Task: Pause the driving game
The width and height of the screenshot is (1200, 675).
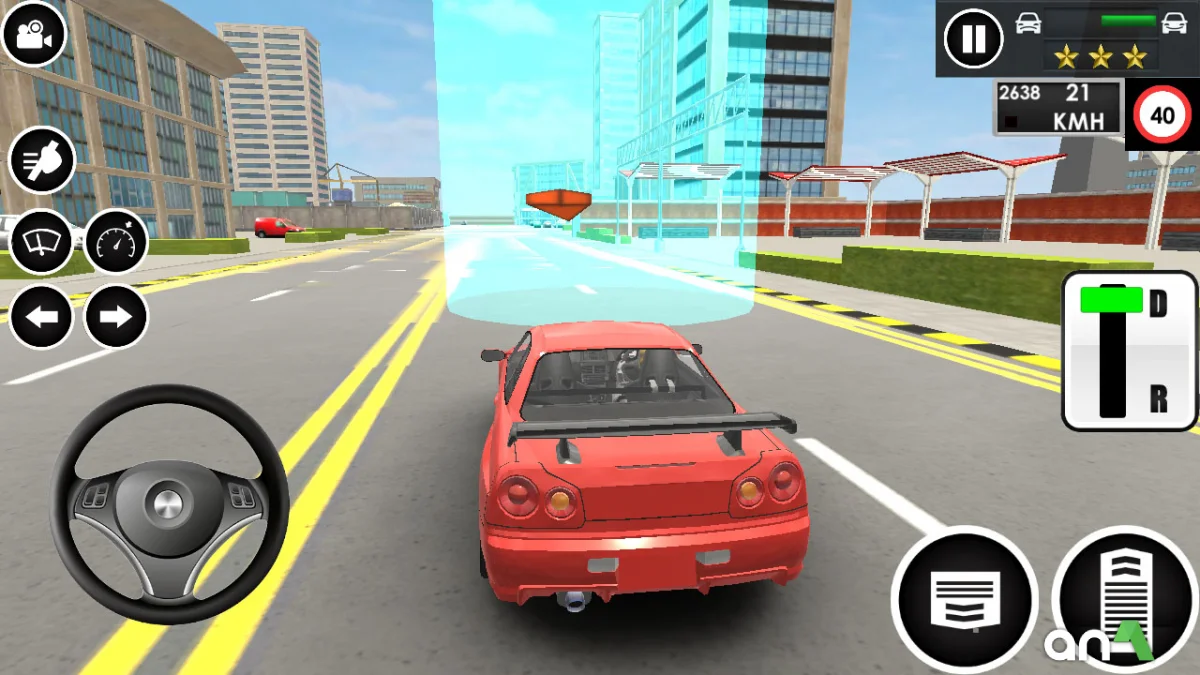Action: click(x=973, y=39)
